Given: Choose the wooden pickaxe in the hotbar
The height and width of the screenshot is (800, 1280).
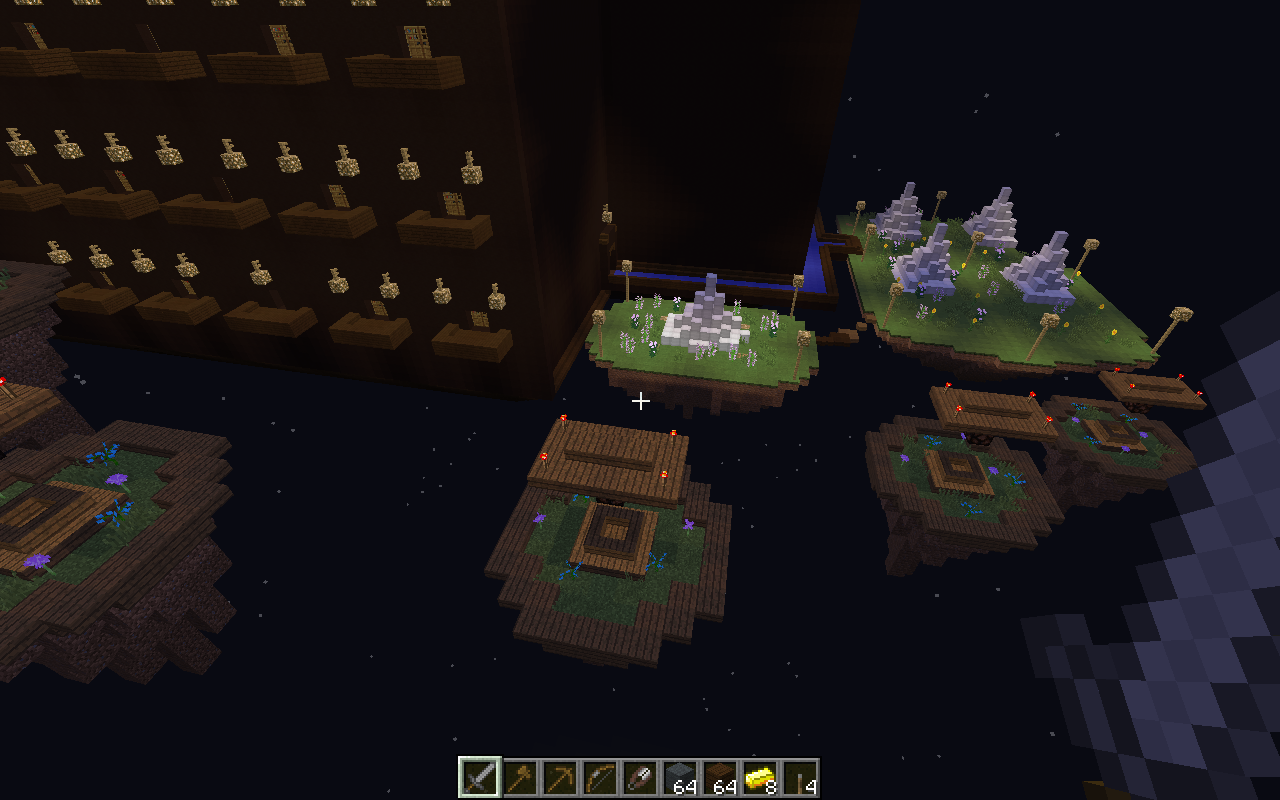Looking at the screenshot, I should click(559, 778).
